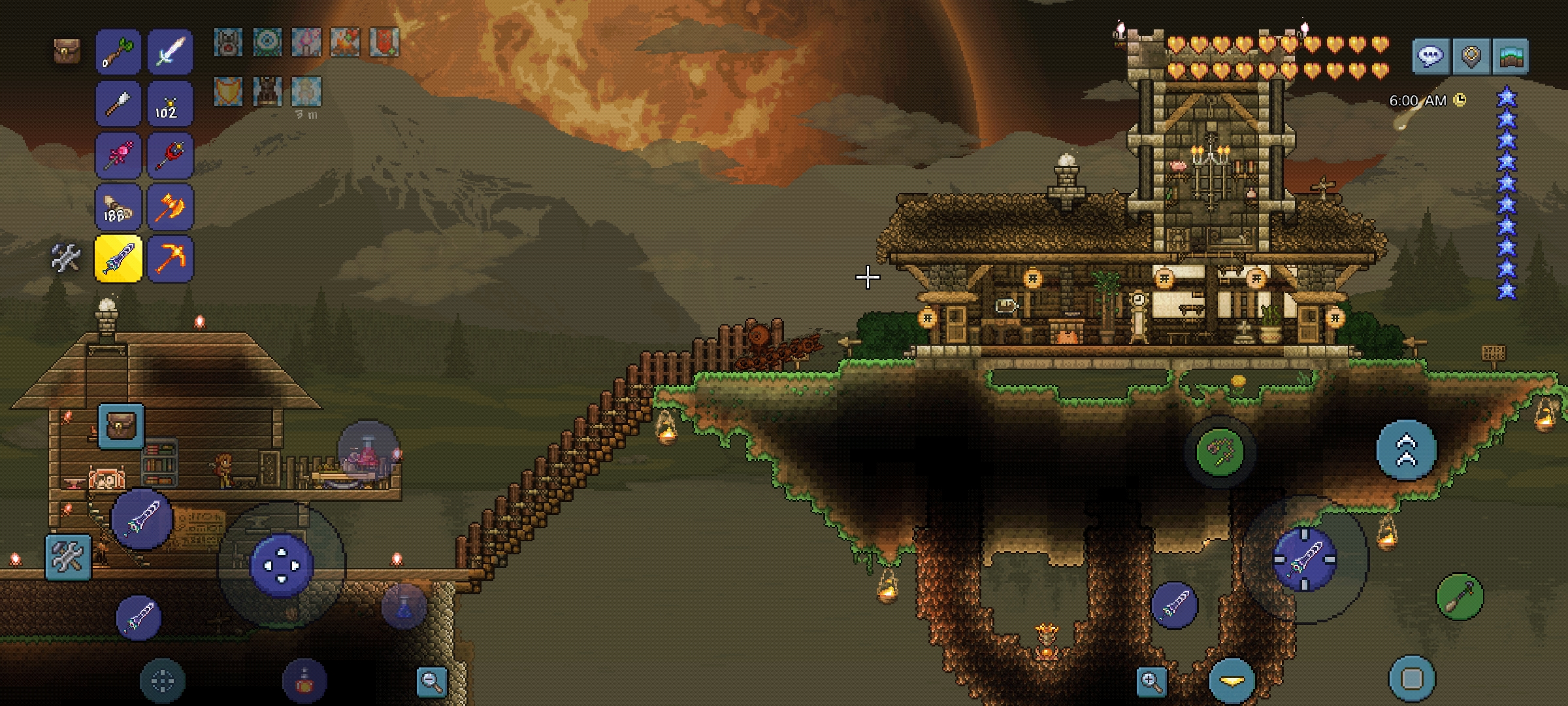Equip the molten pickaxe slot
This screenshot has width=1568, height=706.
tap(170, 259)
